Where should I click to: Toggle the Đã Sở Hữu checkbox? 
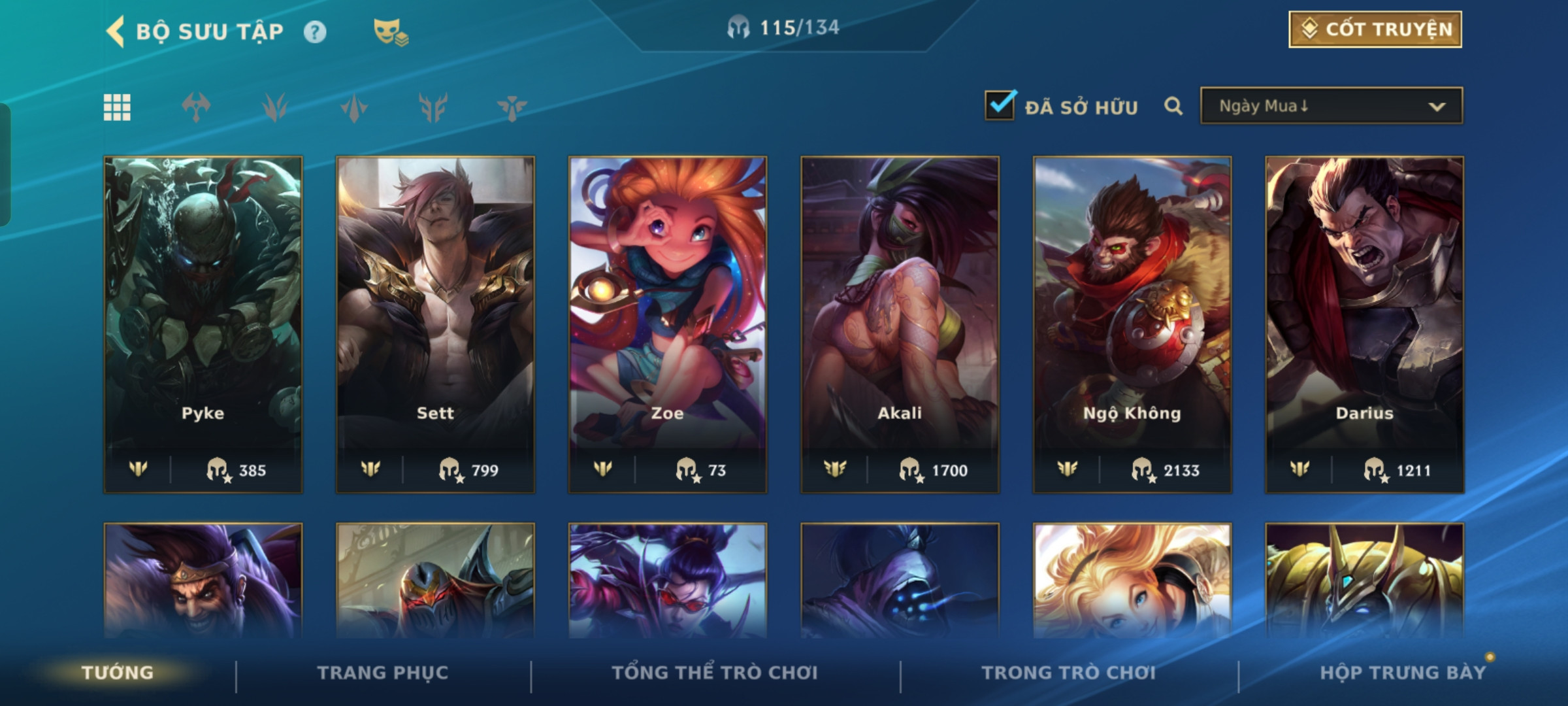click(1000, 106)
